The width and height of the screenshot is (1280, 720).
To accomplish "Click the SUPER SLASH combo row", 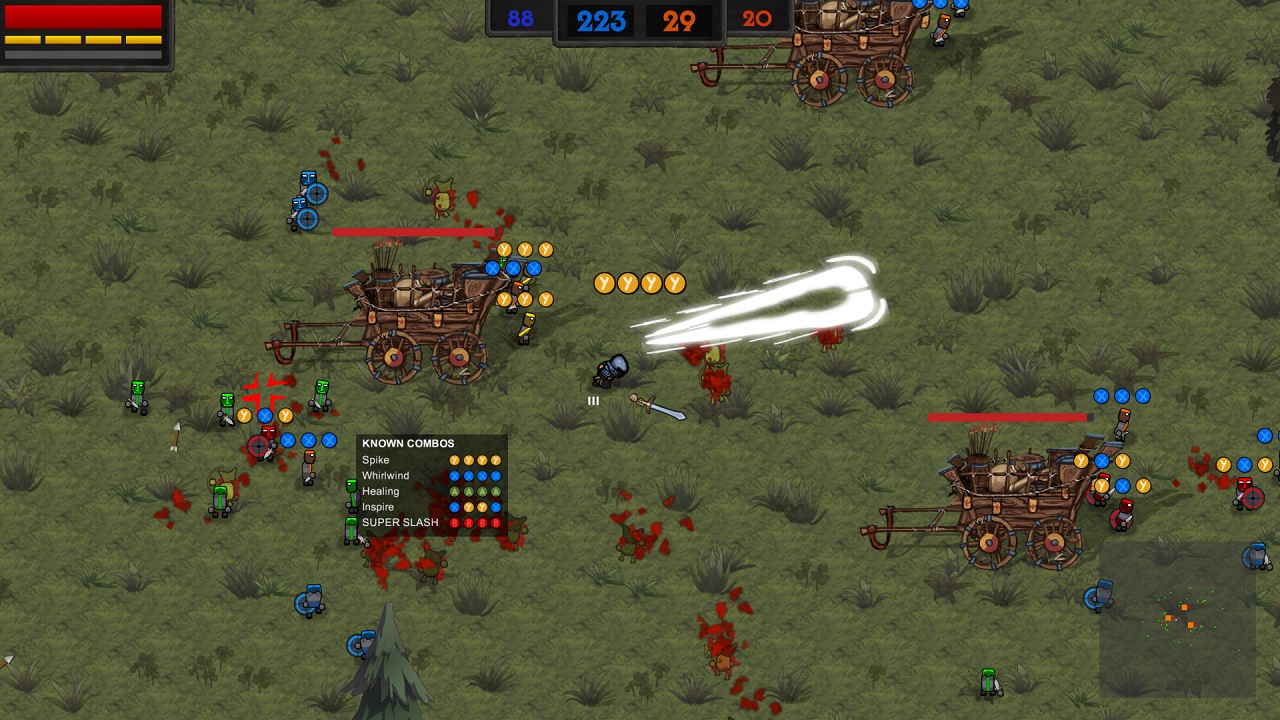I will [x=431, y=522].
